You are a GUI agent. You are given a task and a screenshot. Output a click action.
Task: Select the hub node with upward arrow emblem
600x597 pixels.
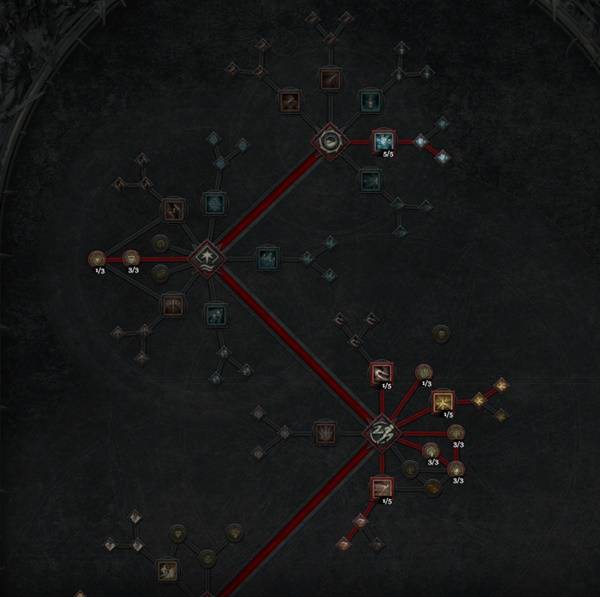point(206,258)
